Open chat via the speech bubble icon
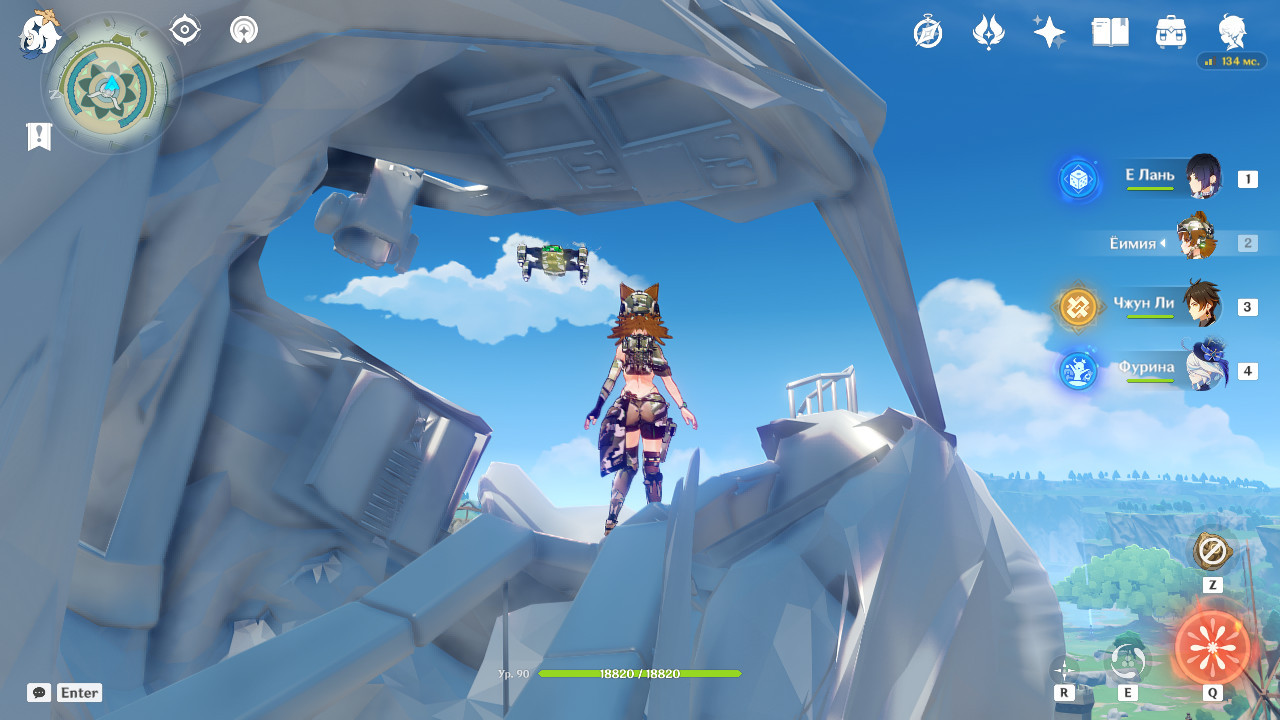 pyautogui.click(x=38, y=692)
